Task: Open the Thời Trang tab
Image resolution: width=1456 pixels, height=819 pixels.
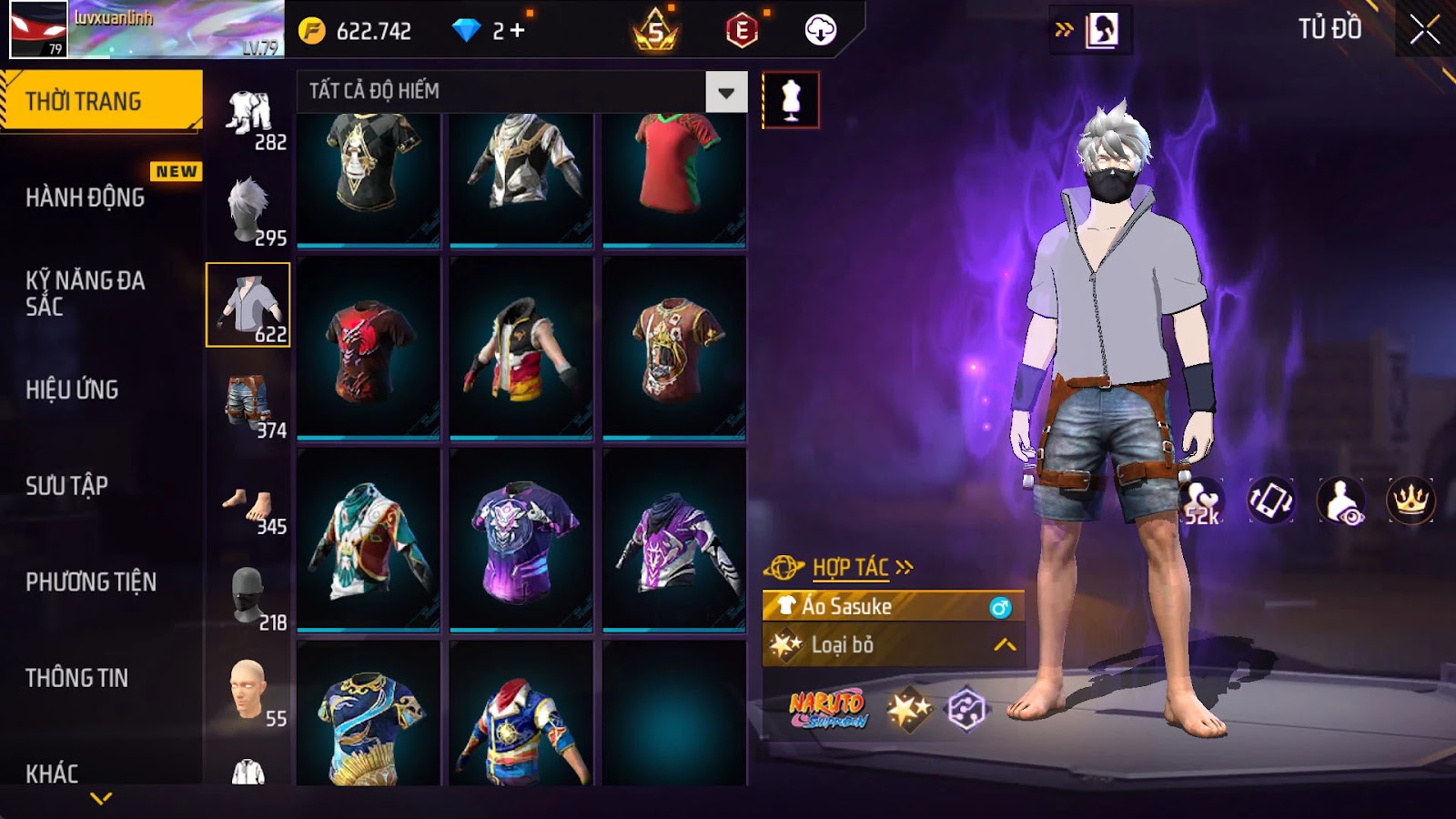Action: 101,101
